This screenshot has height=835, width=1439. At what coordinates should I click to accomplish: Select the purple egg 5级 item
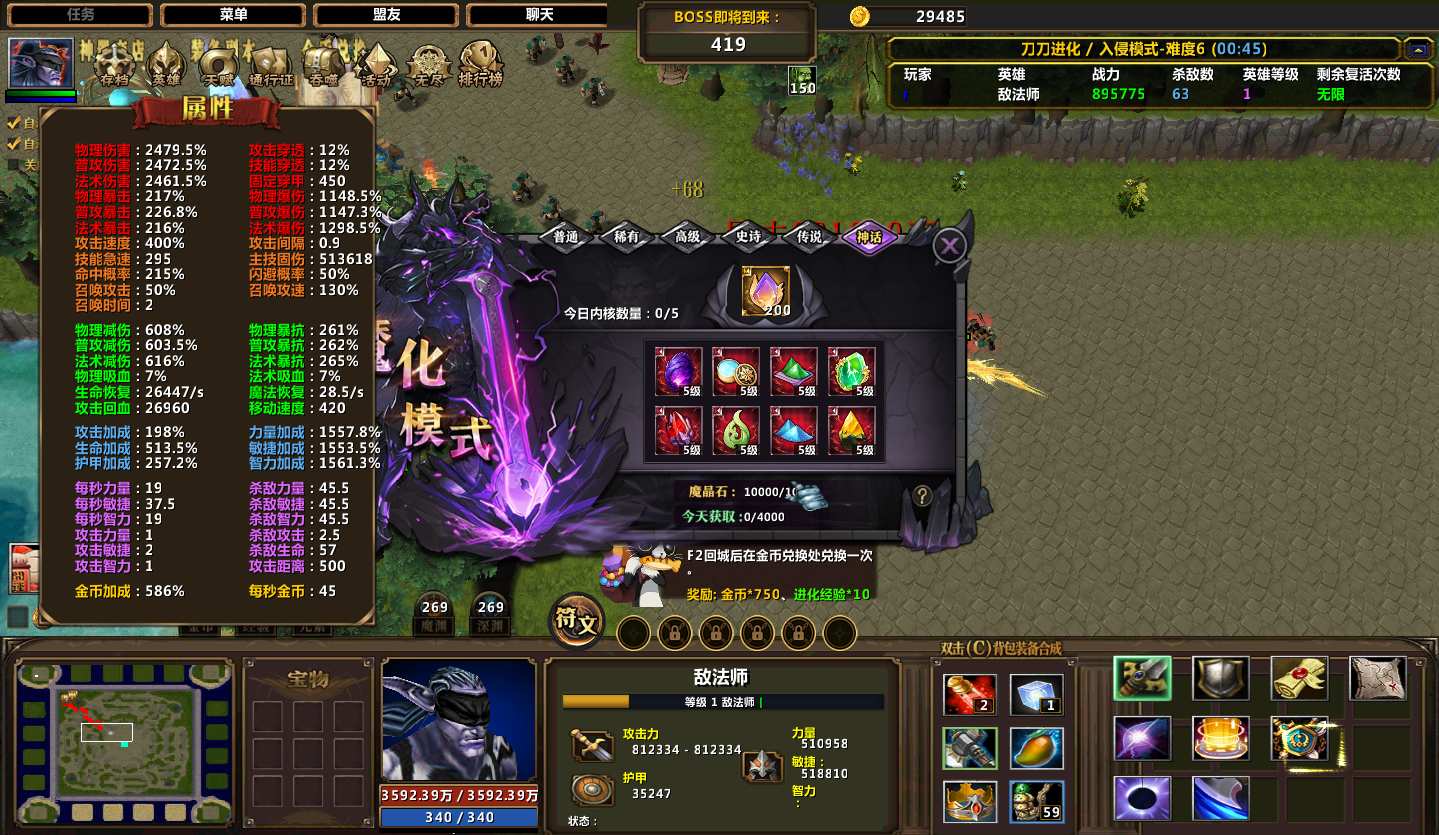(x=678, y=372)
